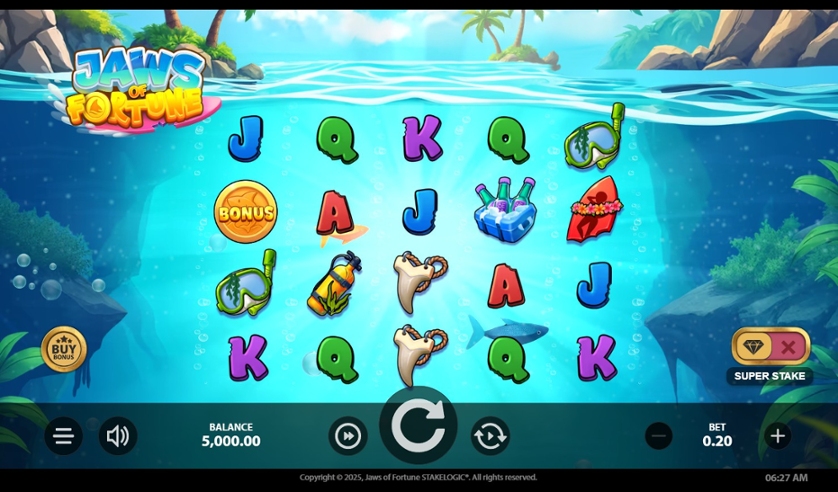The image size is (838, 492).
Task: Decrease the bet with the minus button
Action: pos(658,436)
